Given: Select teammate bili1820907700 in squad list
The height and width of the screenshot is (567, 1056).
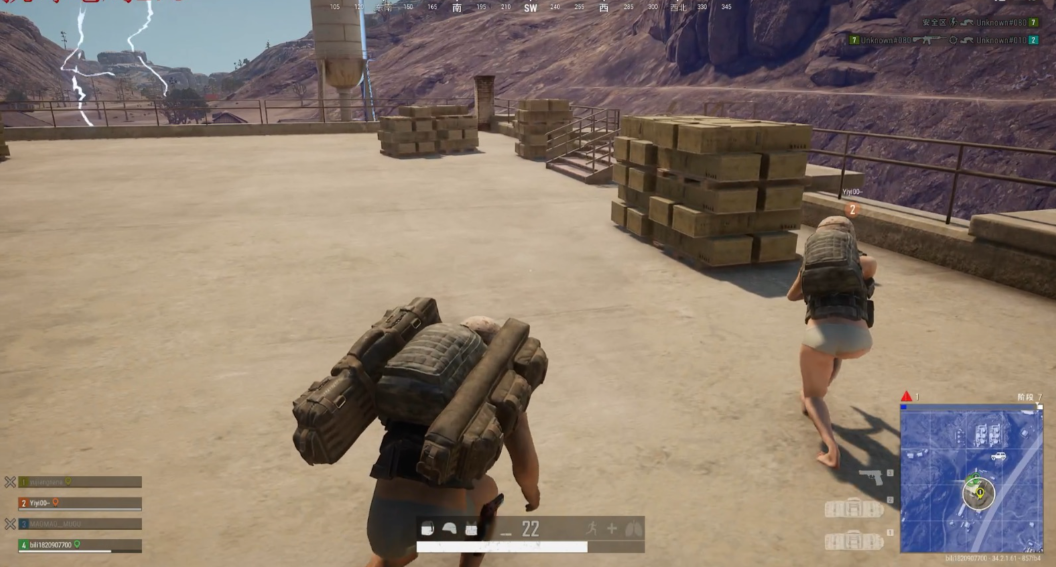Looking at the screenshot, I should (x=79, y=545).
